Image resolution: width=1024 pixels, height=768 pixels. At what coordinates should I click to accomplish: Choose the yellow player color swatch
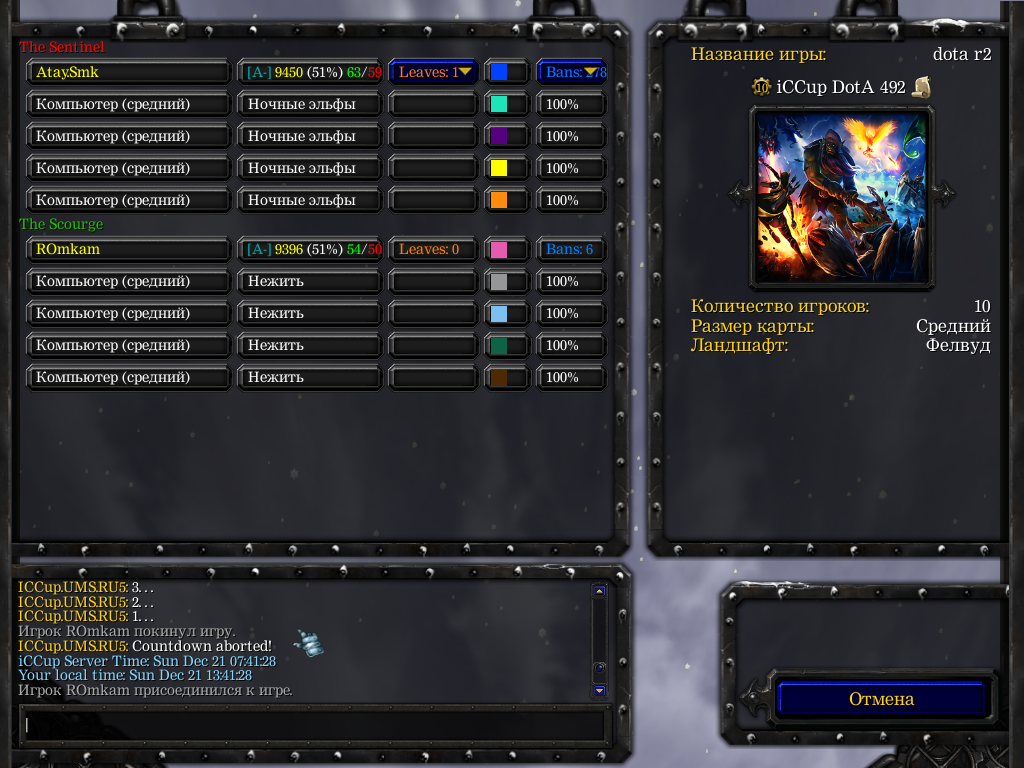(499, 168)
